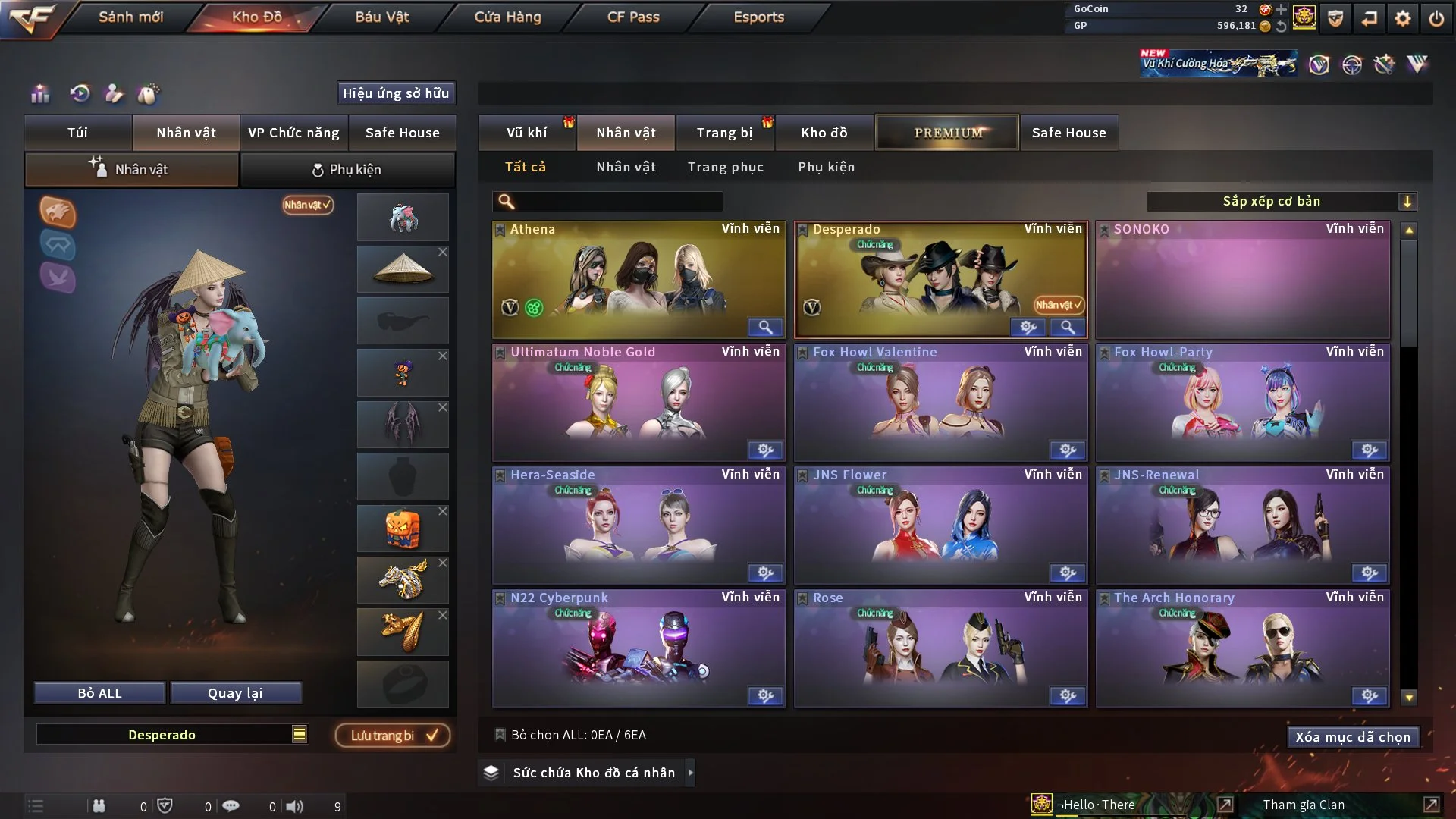Click Xóa mục đã chọn button
1456x819 pixels.
pos(1352,737)
